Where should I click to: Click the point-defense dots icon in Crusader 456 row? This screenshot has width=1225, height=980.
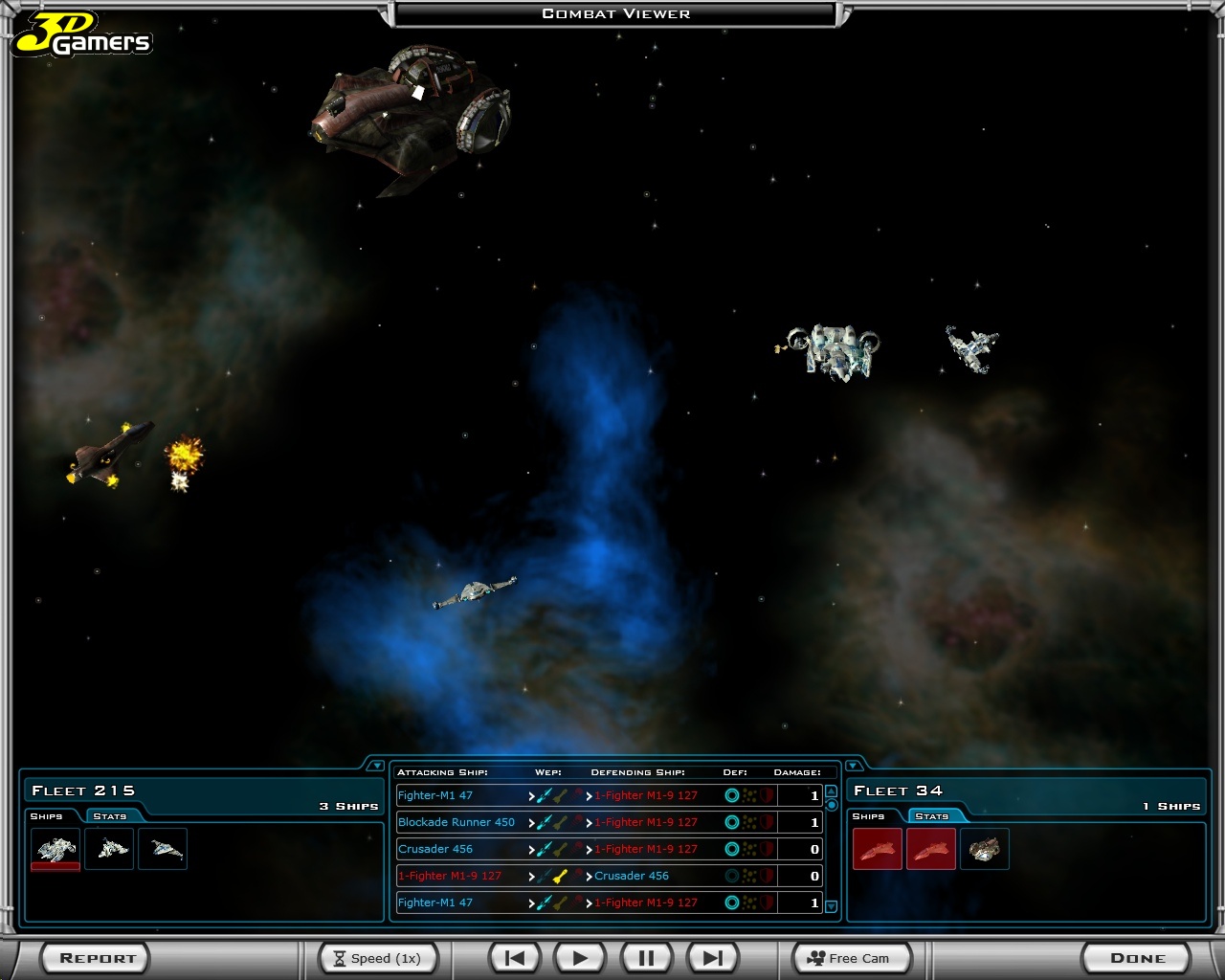click(748, 849)
